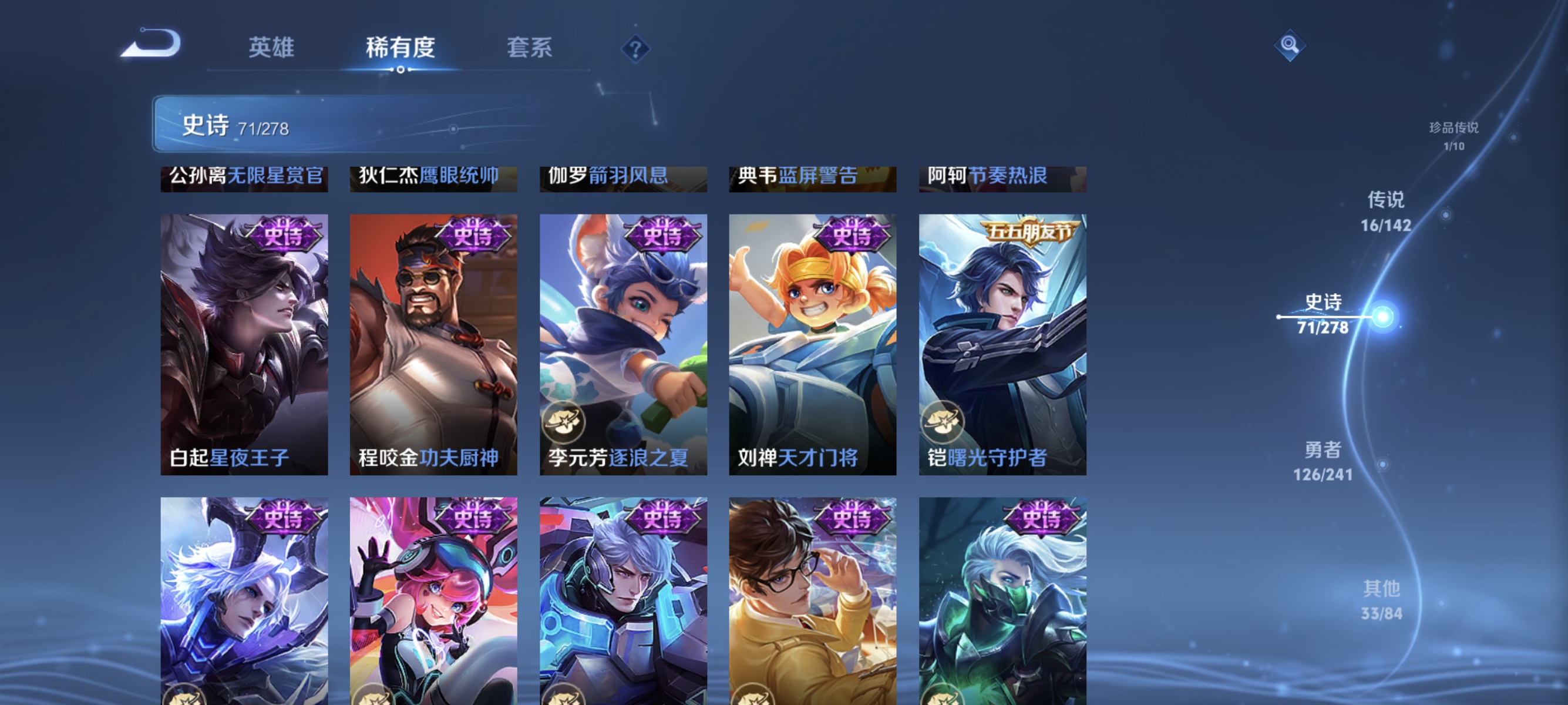Open the search magnifier icon top right
1568x705 pixels.
tap(1290, 46)
